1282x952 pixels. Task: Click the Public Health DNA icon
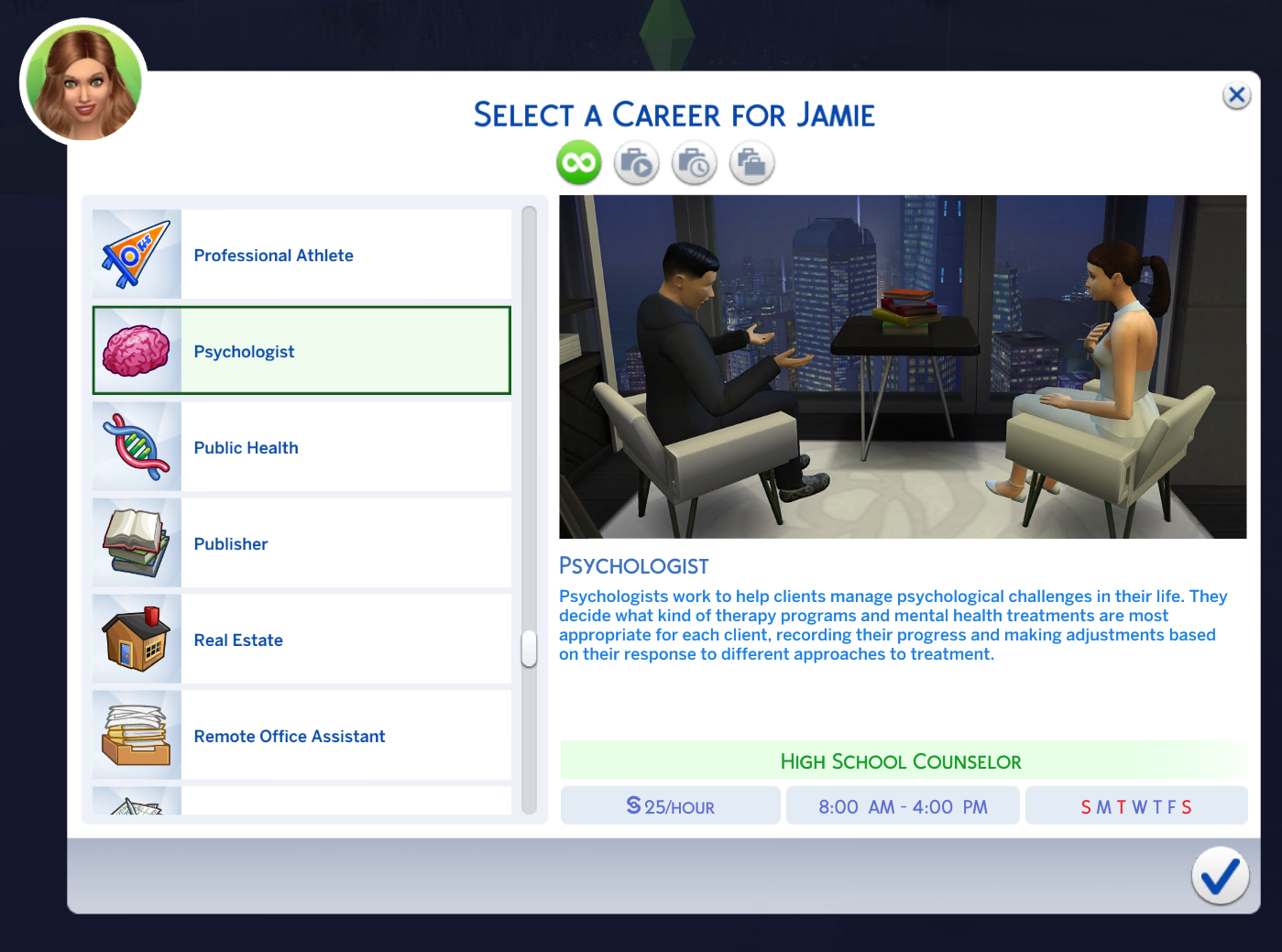(x=136, y=447)
